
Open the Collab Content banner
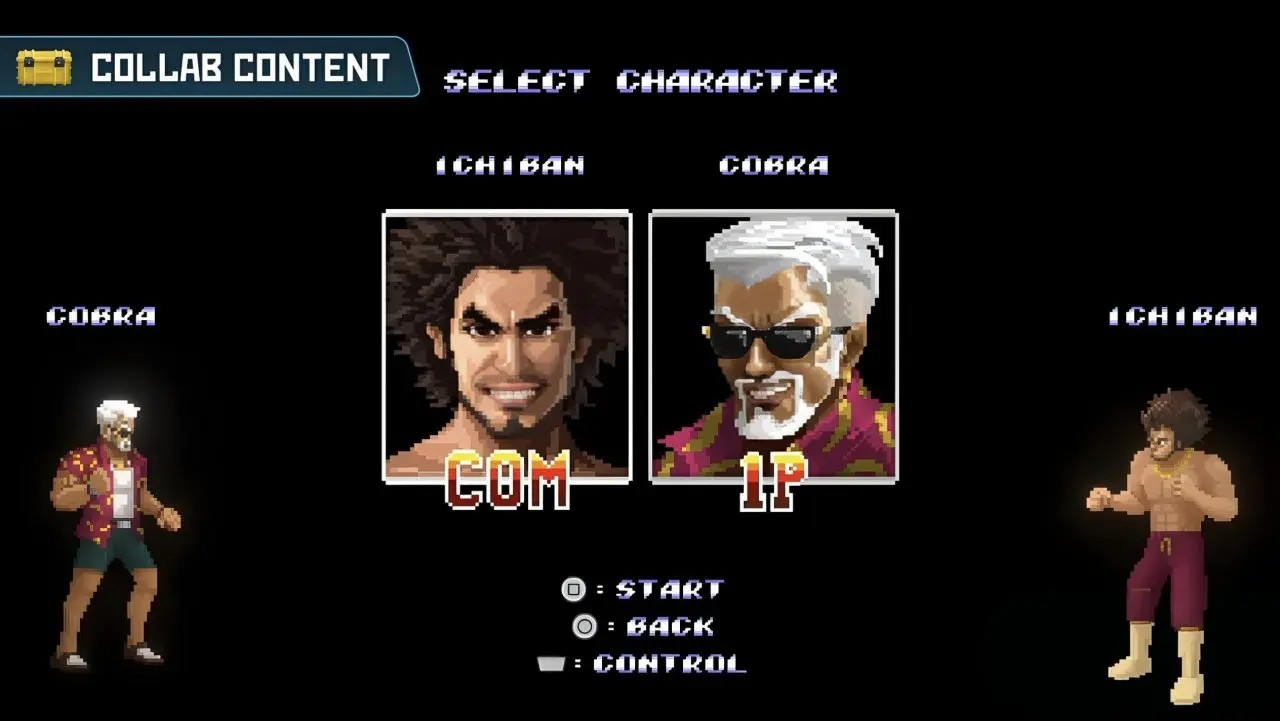tap(208, 68)
